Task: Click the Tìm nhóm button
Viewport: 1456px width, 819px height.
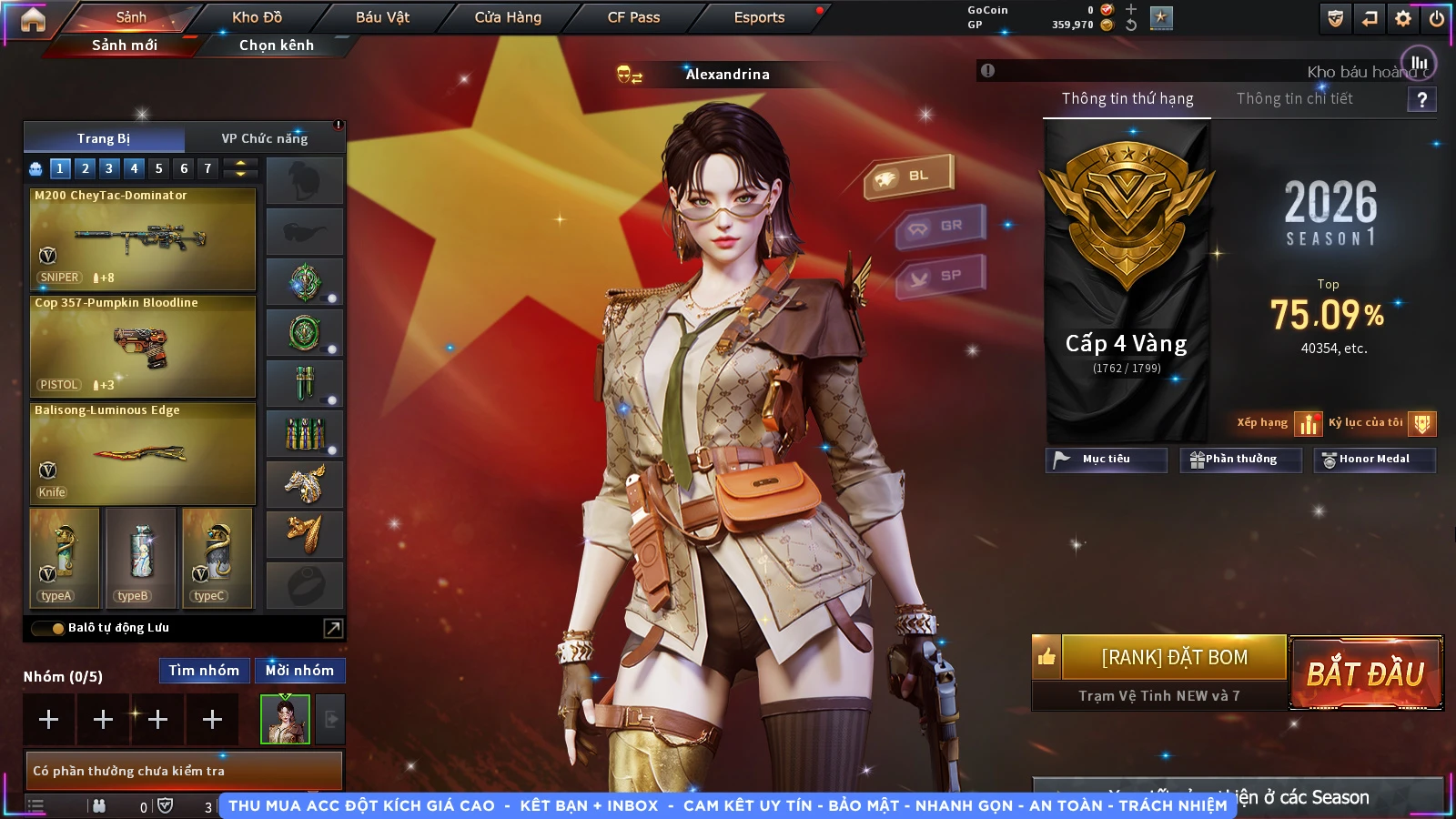Action: point(204,671)
